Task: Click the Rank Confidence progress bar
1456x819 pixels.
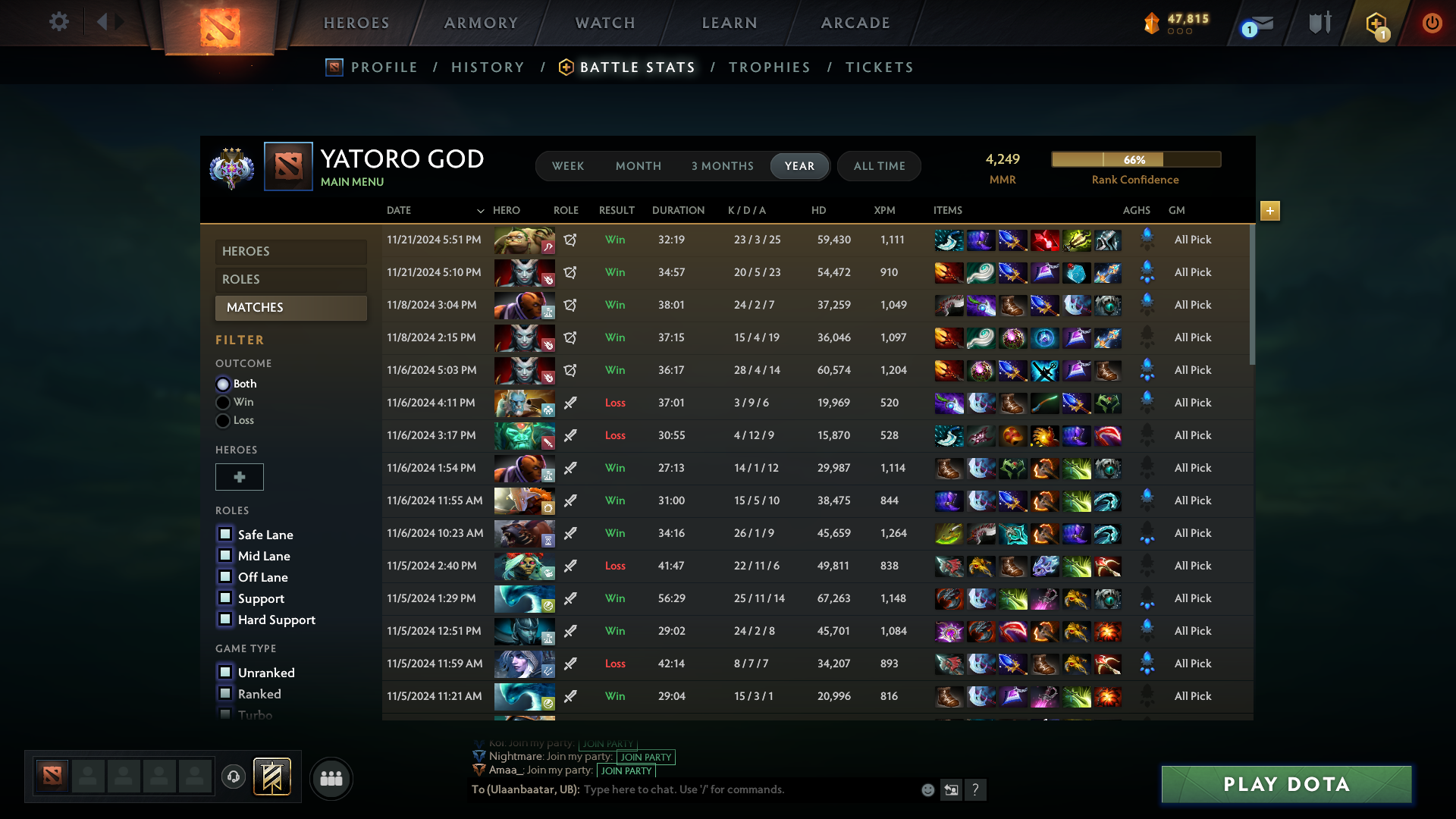Action: click(x=1135, y=159)
